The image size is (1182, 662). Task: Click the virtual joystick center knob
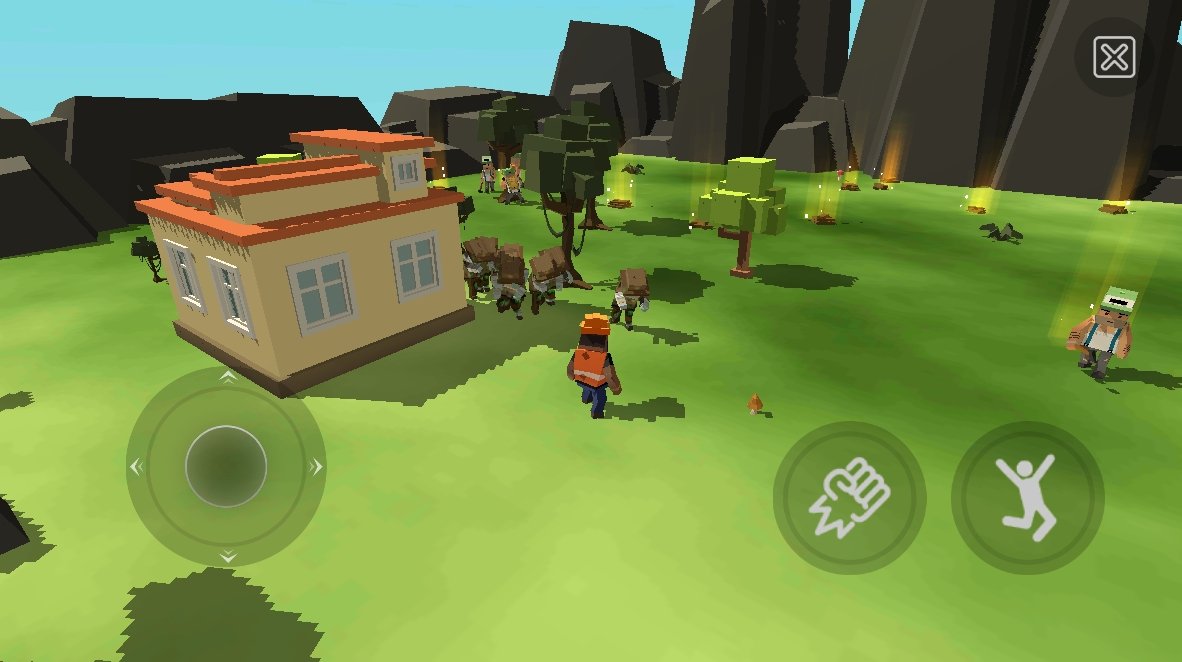coord(226,466)
